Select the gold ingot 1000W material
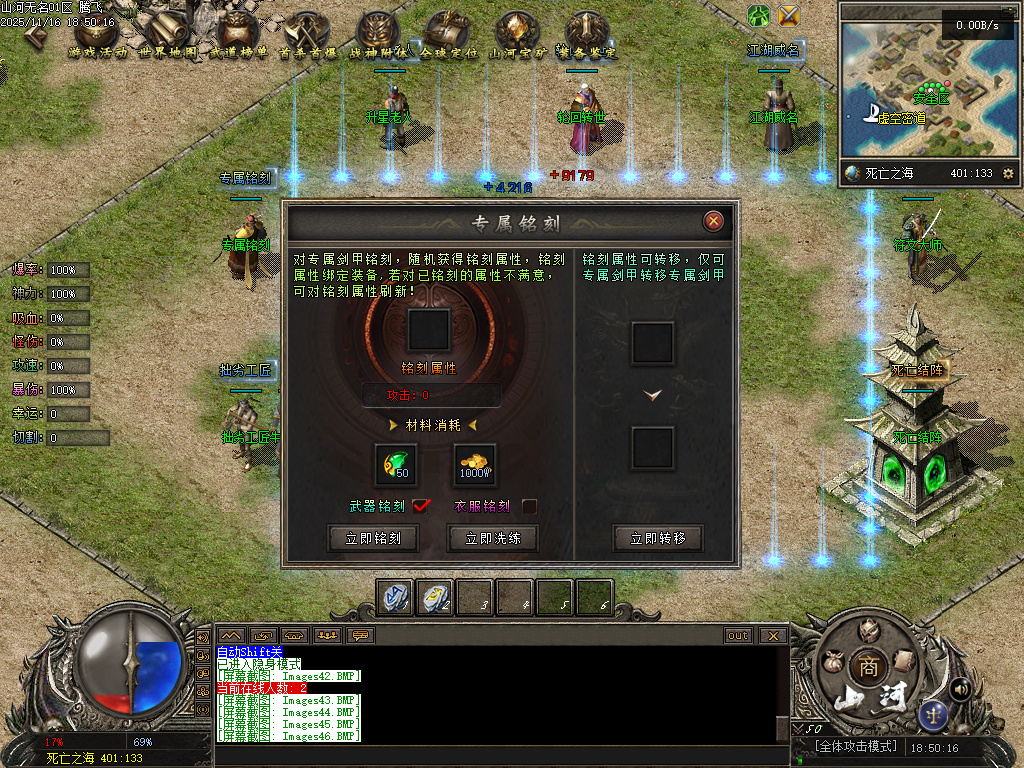The width and height of the screenshot is (1024, 768). point(474,465)
